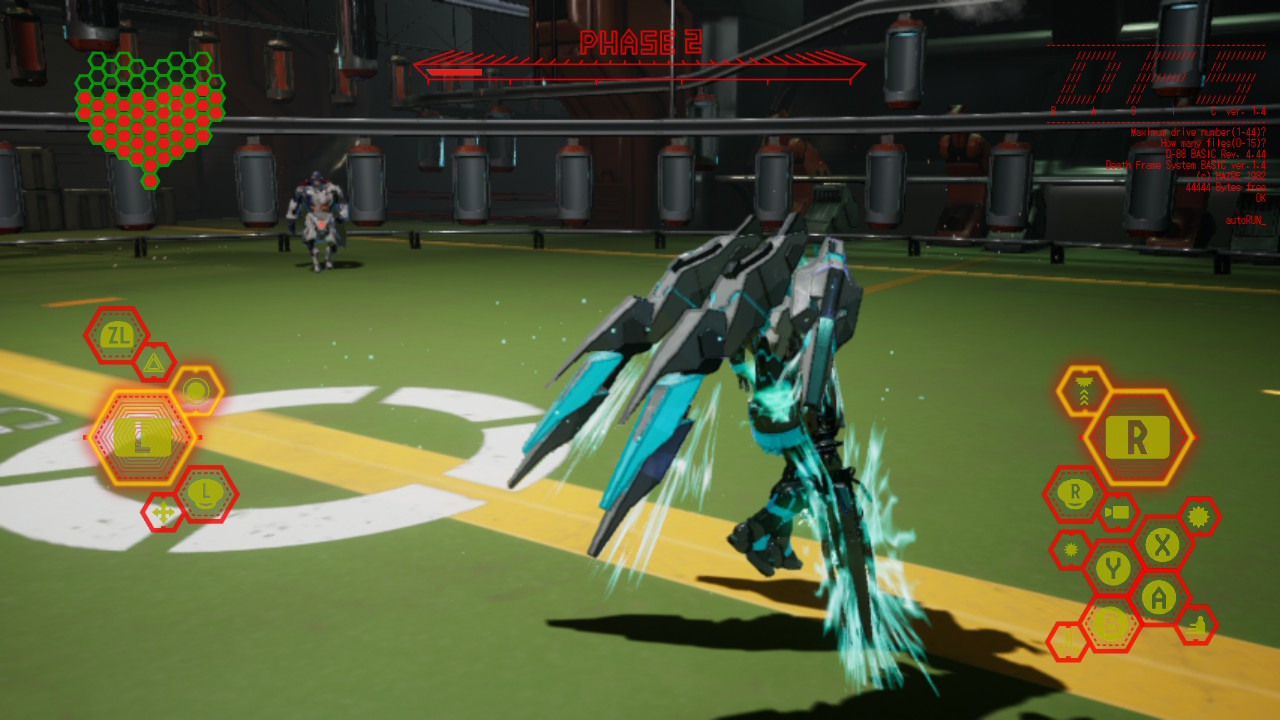Click the camera icon hexagon on the right
1280x720 pixels.
coord(1117,512)
